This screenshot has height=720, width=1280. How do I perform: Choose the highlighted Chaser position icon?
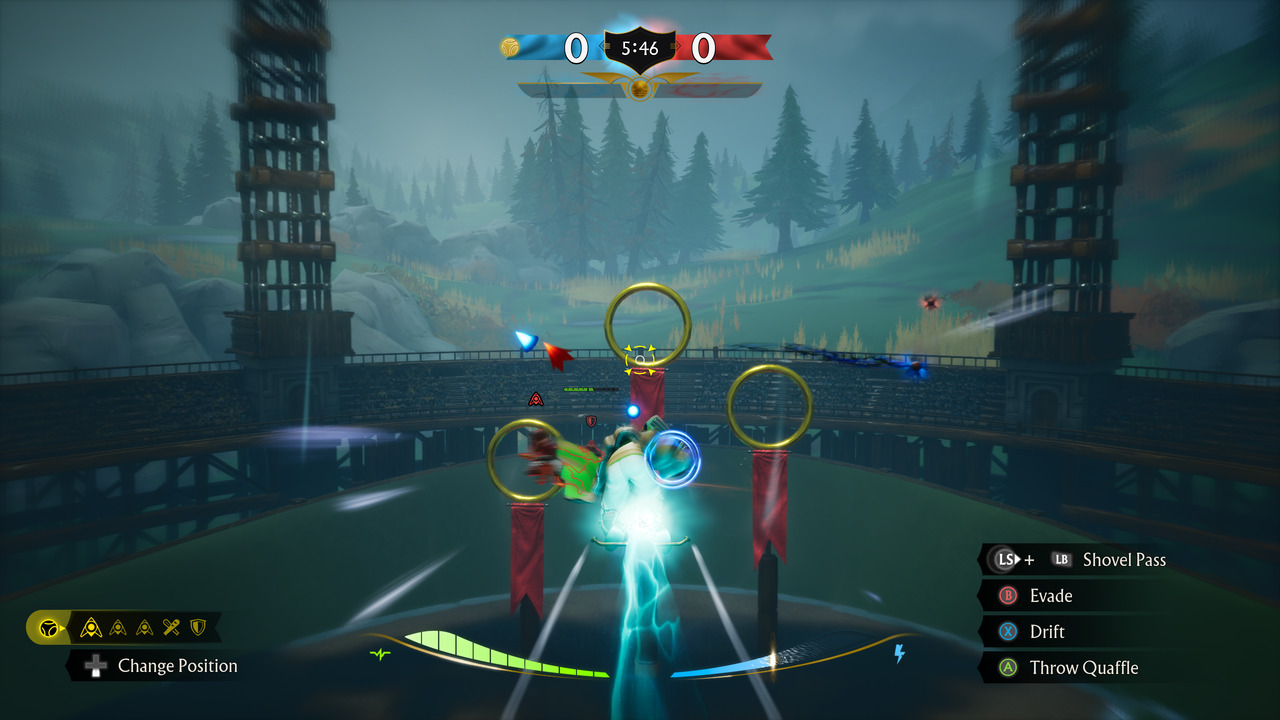coord(91,628)
